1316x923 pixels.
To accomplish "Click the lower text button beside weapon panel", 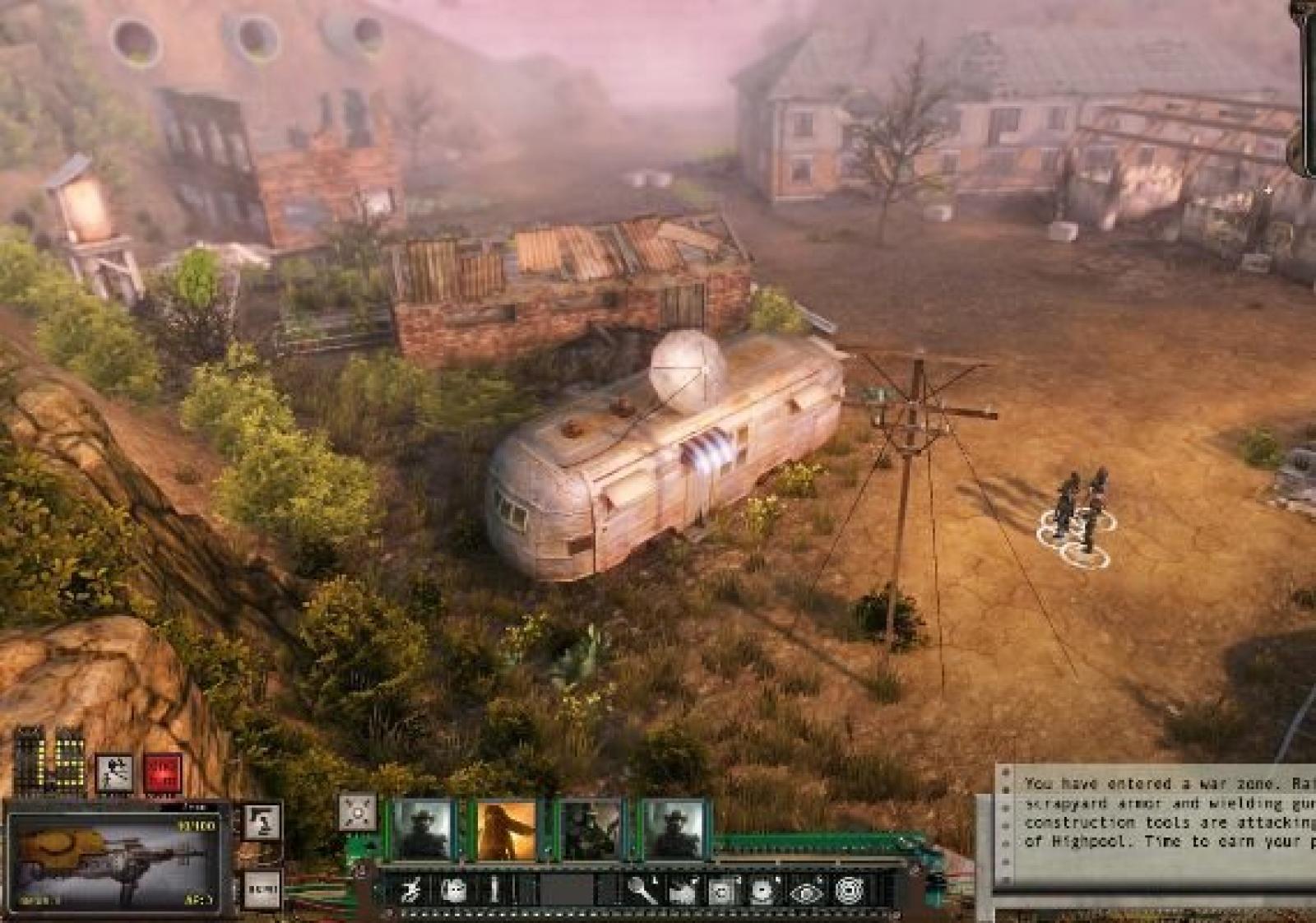I will coord(262,889).
